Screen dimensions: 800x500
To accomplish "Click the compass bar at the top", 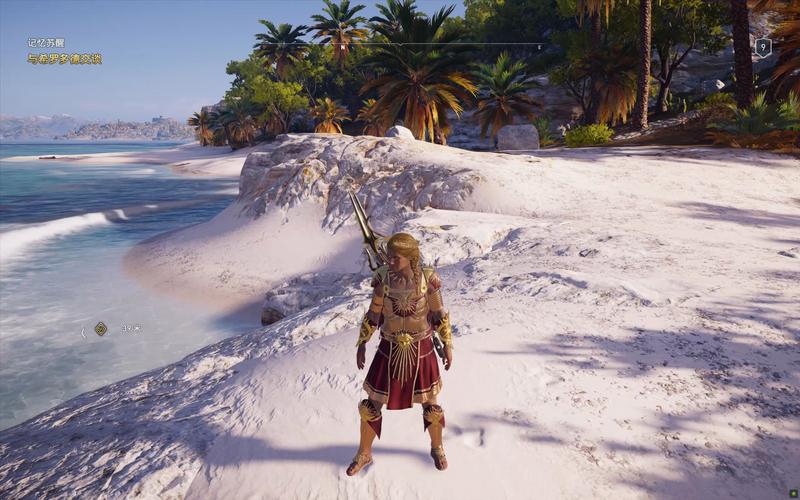I will 400,45.
